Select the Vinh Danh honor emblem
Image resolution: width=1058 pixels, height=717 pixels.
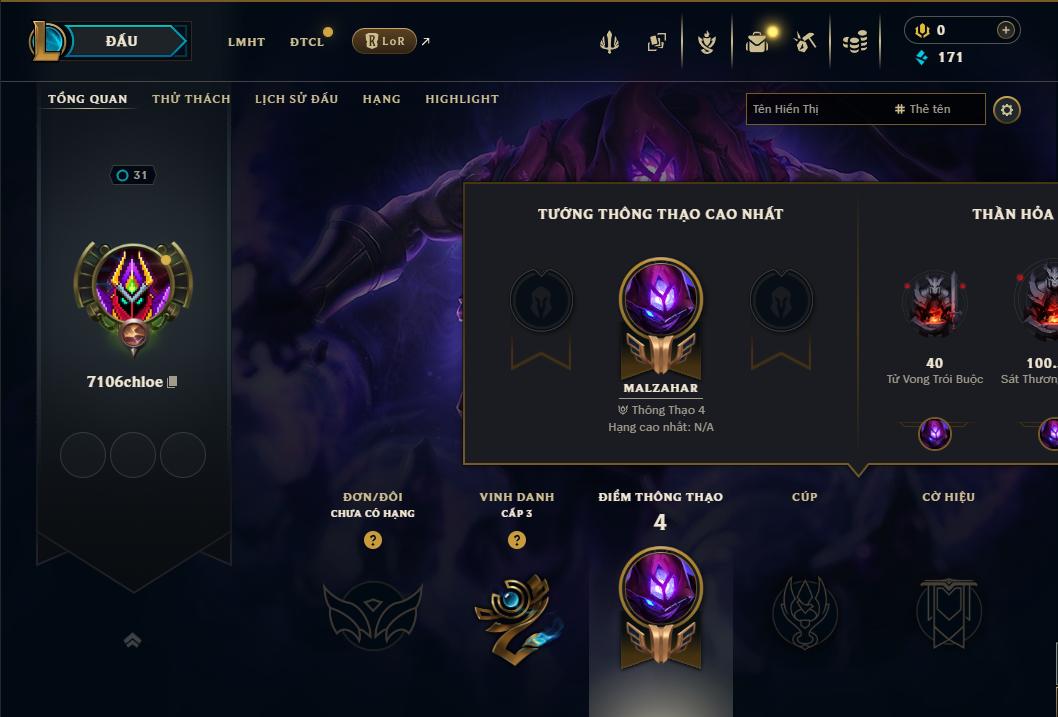[x=516, y=614]
